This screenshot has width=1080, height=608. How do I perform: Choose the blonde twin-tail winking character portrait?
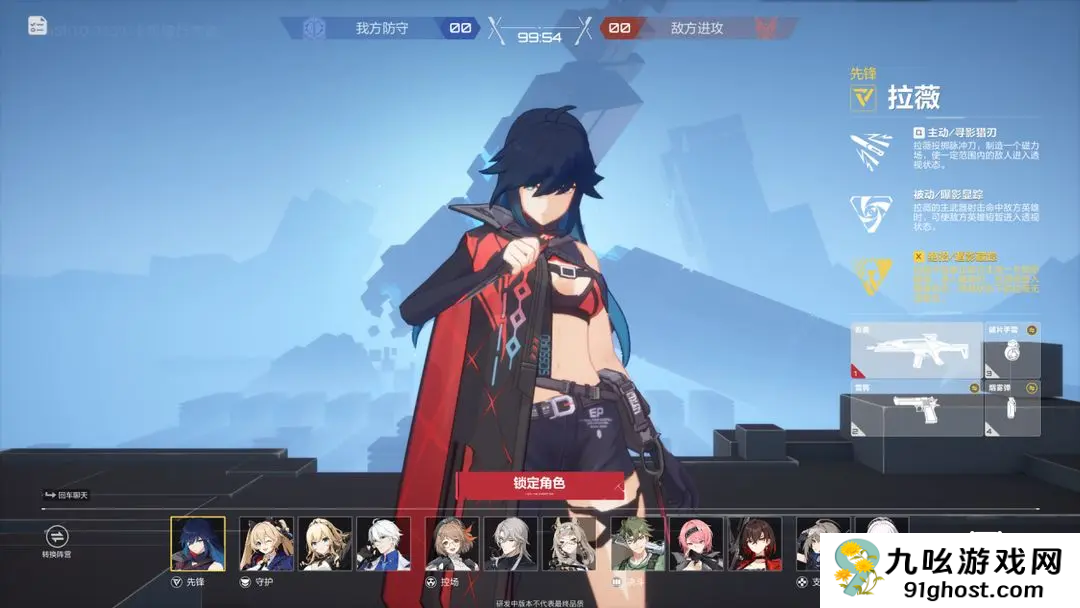pos(267,544)
